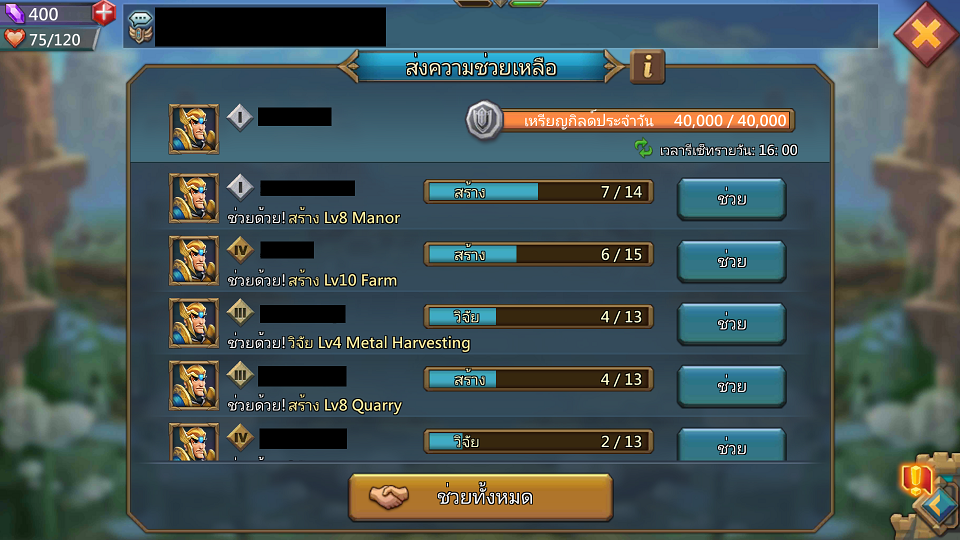Open the chat message bar

500,27
